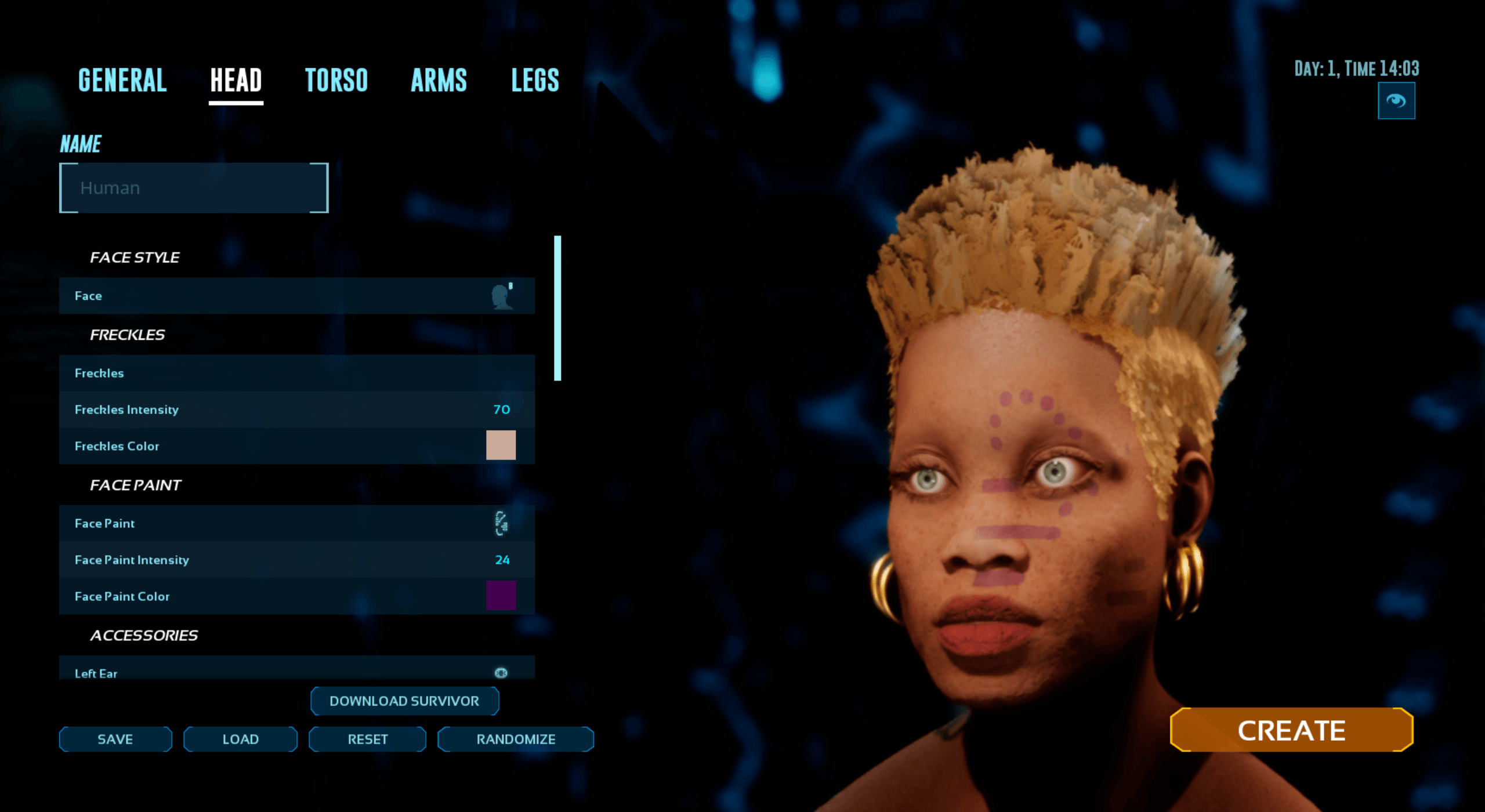Click RANDOMIZE to shuffle appearance

pos(515,739)
